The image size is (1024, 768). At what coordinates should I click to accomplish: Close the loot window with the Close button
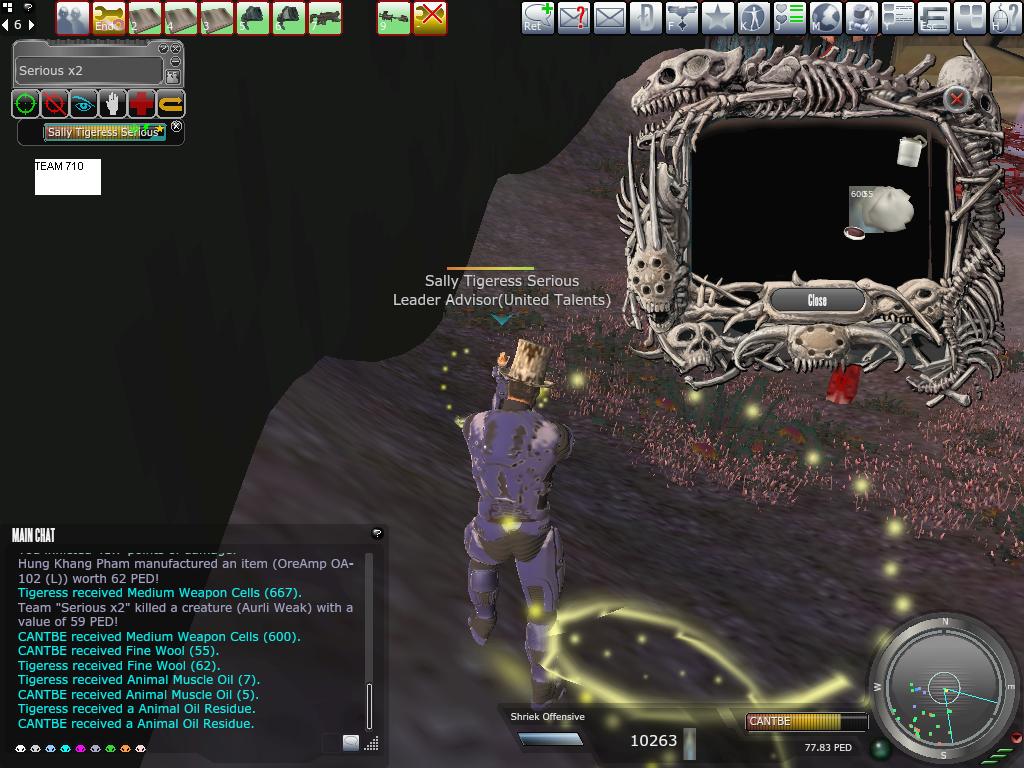817,300
